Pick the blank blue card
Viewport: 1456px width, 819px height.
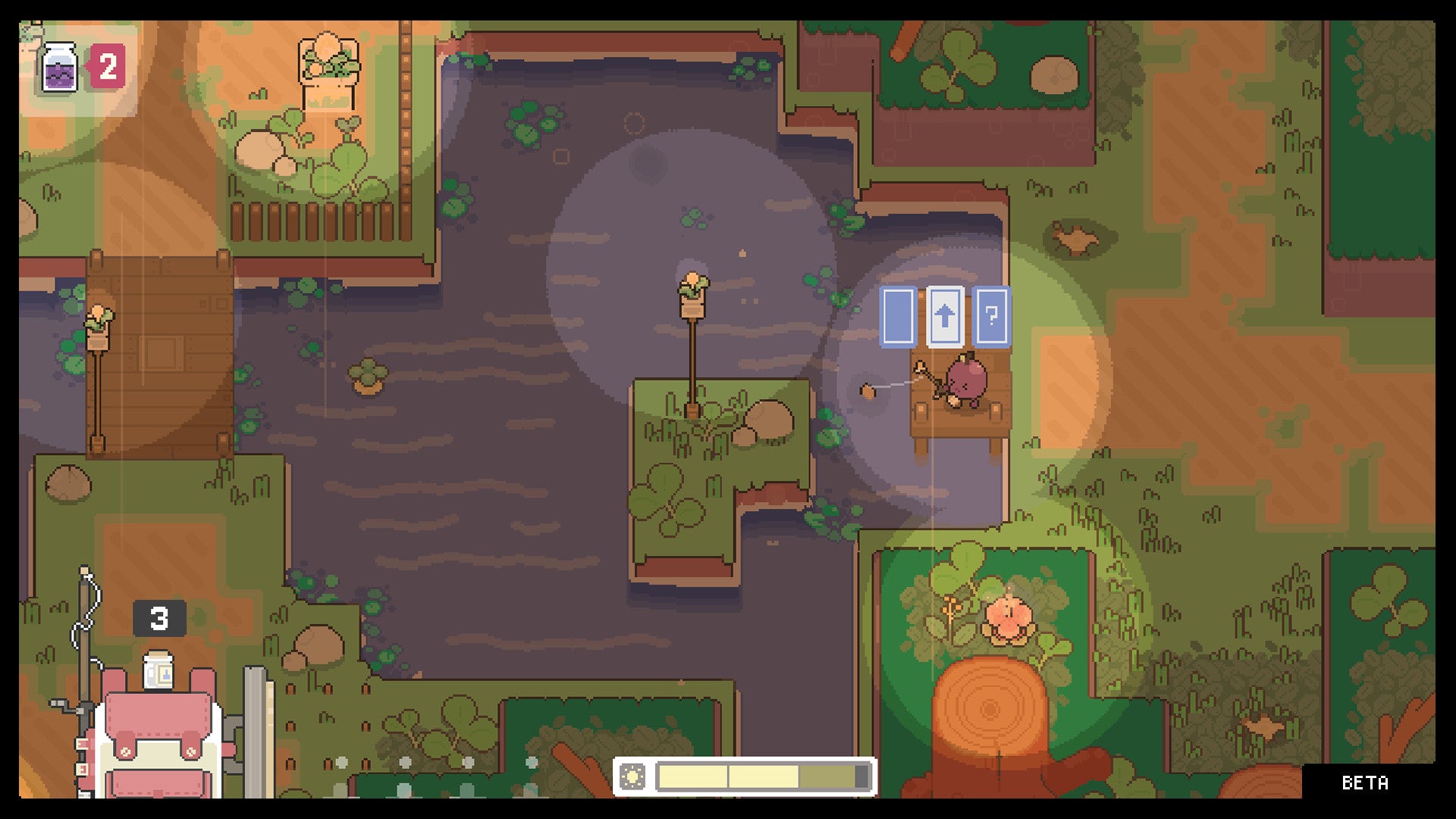point(898,316)
